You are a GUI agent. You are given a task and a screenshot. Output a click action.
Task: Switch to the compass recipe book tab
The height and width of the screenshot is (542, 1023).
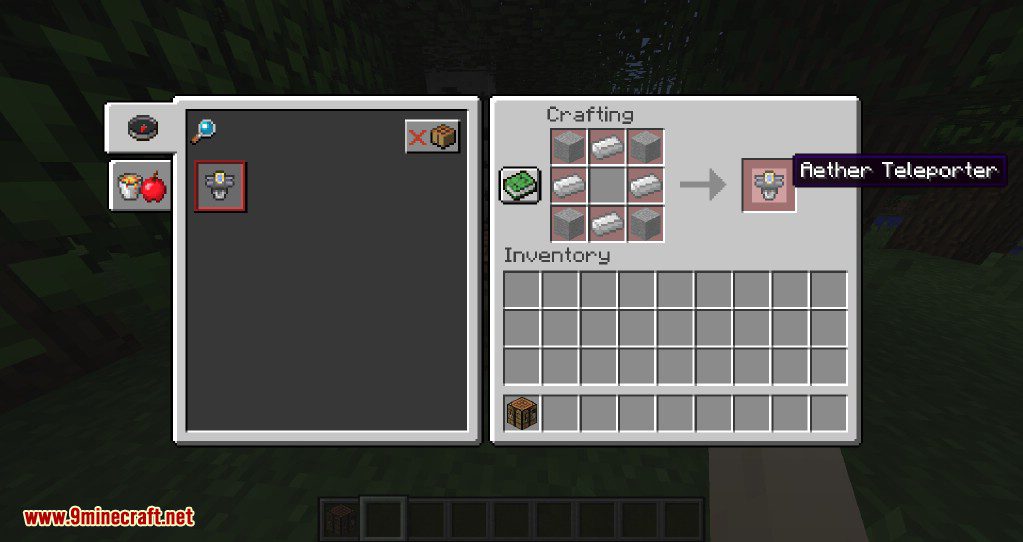click(x=143, y=127)
